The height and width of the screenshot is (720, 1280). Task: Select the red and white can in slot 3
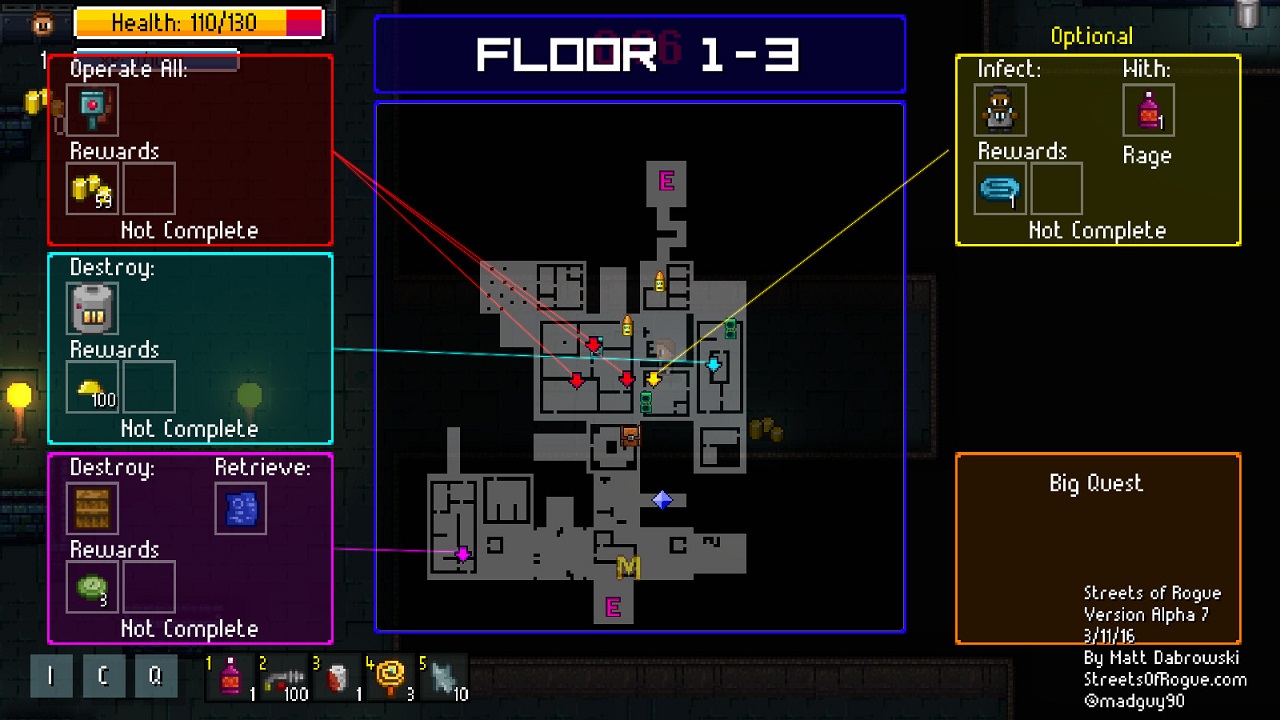pyautogui.click(x=337, y=678)
